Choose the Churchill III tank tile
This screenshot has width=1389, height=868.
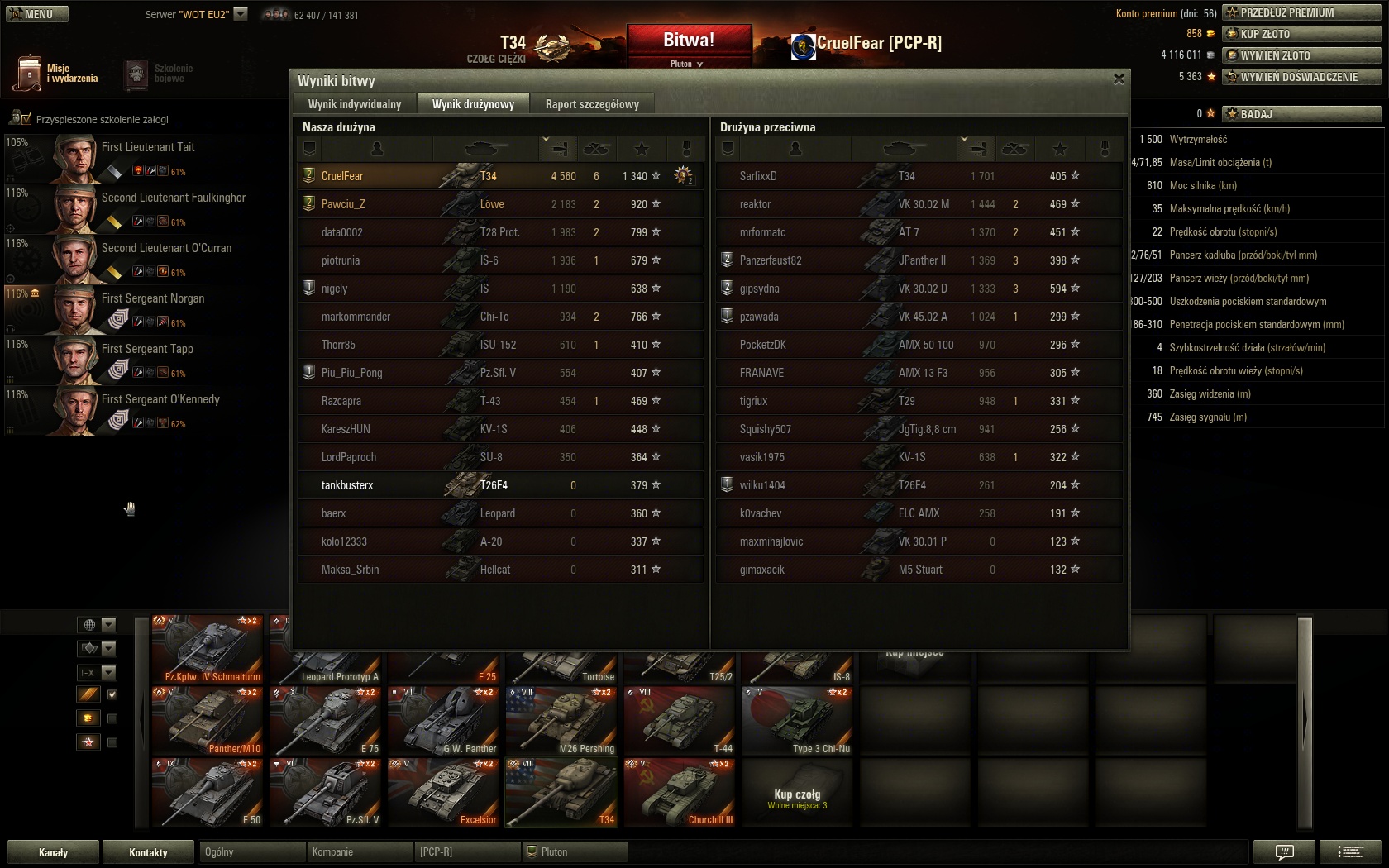680,793
